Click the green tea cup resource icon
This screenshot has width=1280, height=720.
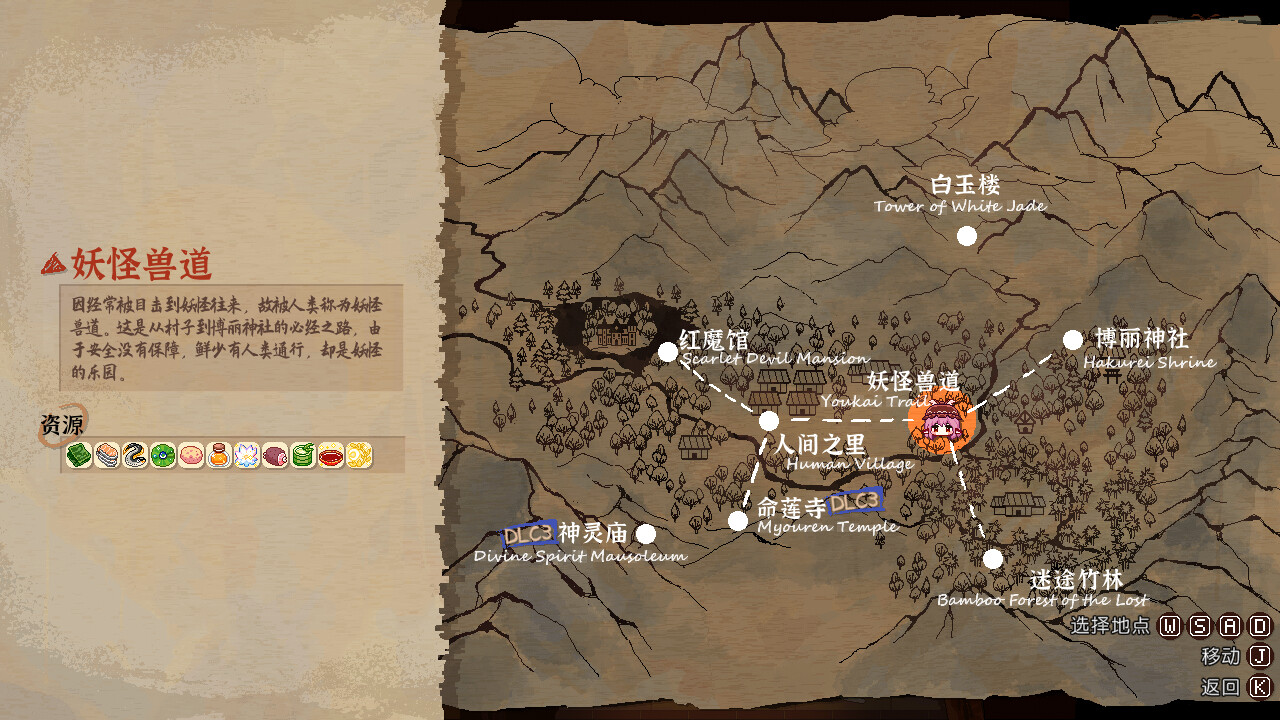click(304, 458)
